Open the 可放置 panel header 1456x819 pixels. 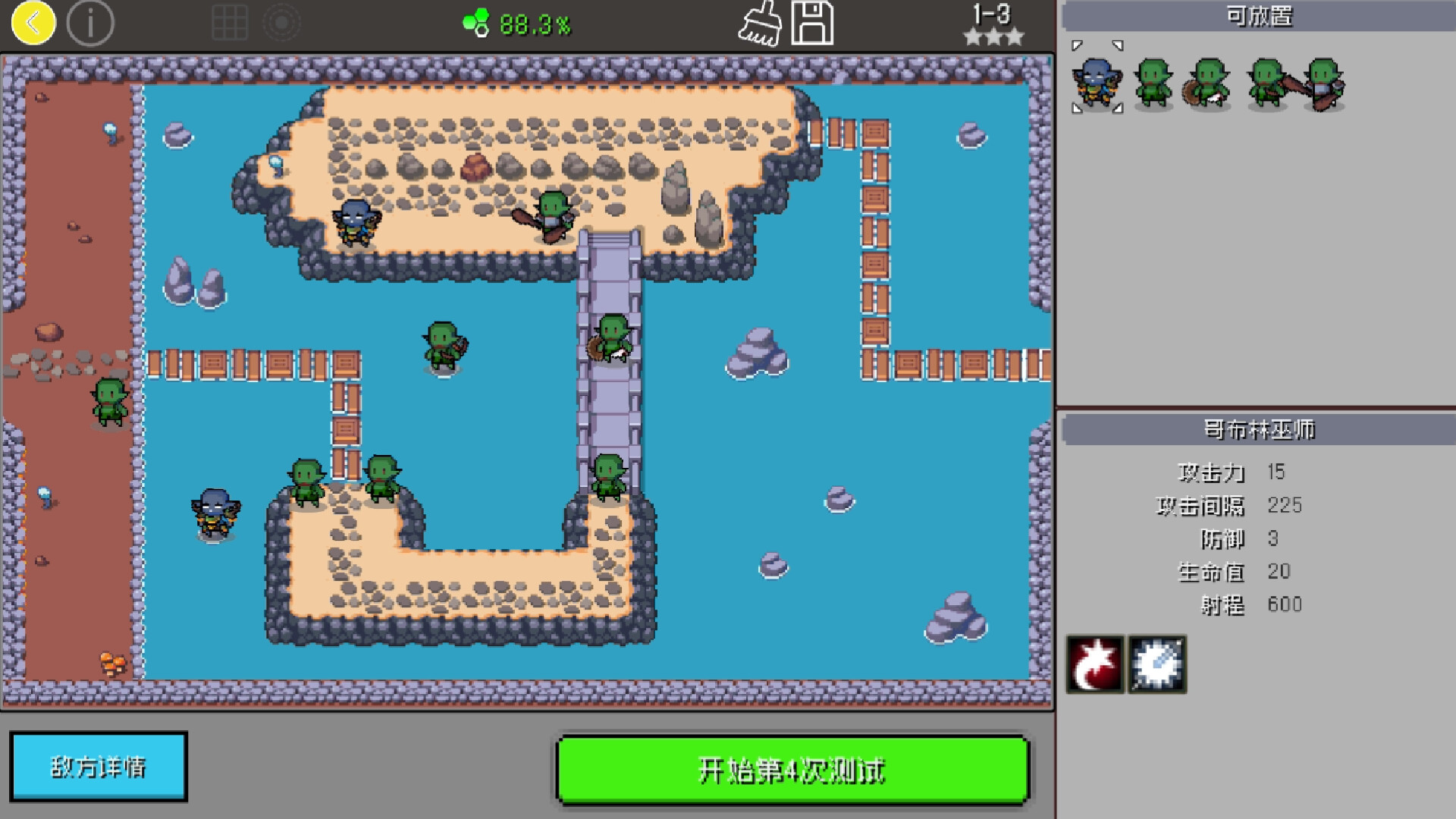1259,14
